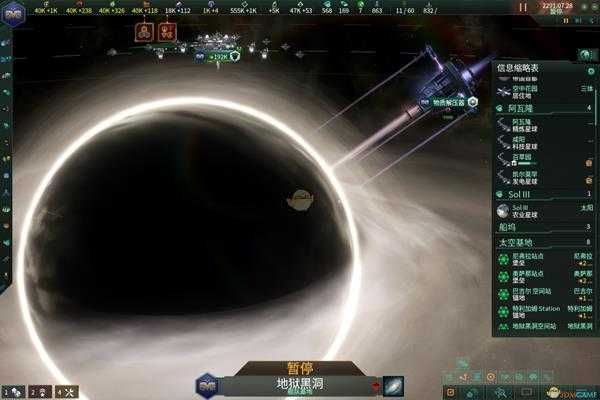Image resolution: width=600 pixels, height=400 pixels.
Task: Open the galaxy map view button
Action: (x=393, y=385)
